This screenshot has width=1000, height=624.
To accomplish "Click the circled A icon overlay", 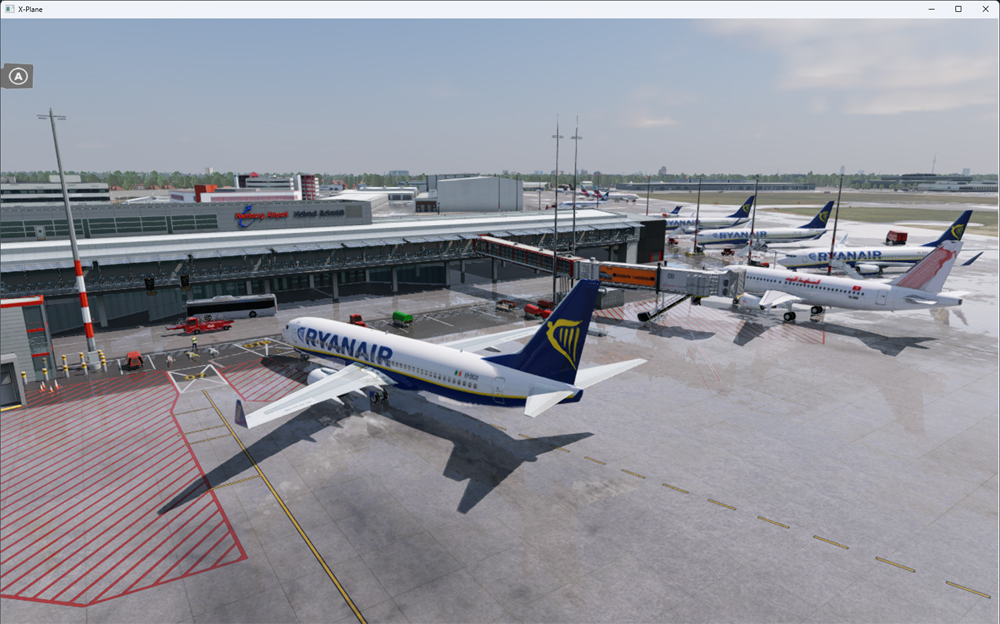I will [x=18, y=76].
